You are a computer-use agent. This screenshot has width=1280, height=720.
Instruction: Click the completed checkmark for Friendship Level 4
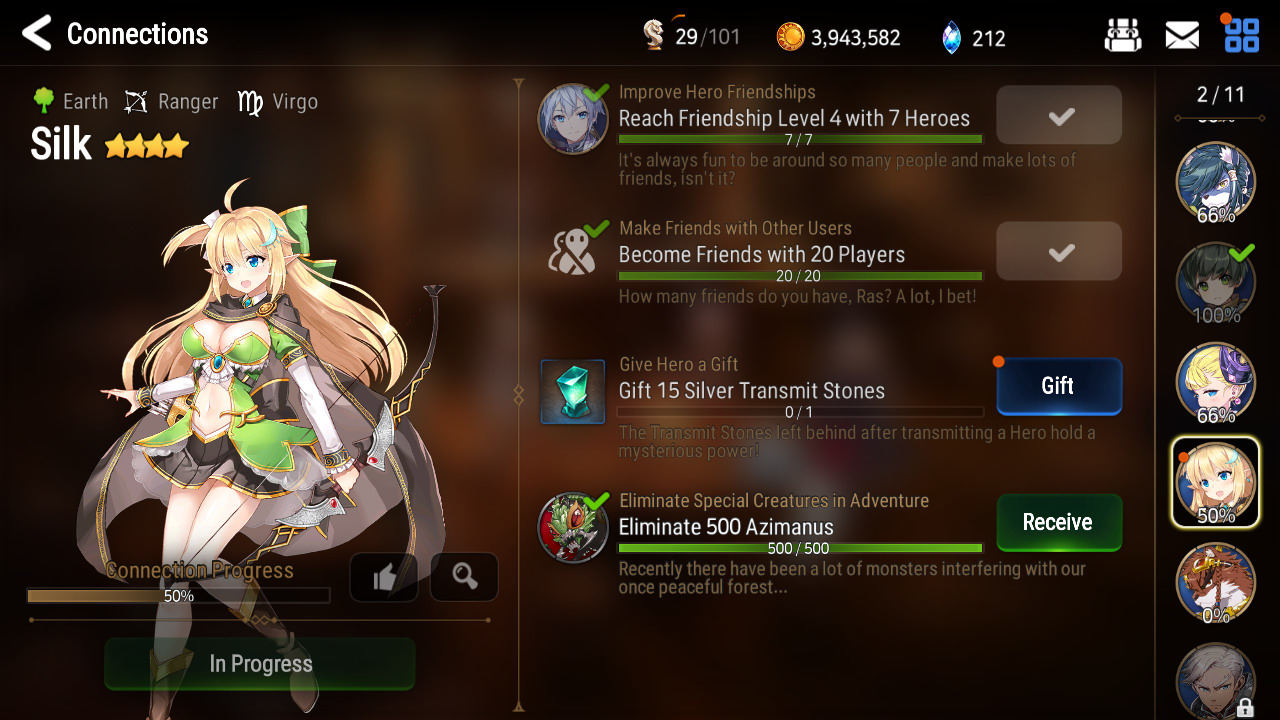pos(1059,115)
